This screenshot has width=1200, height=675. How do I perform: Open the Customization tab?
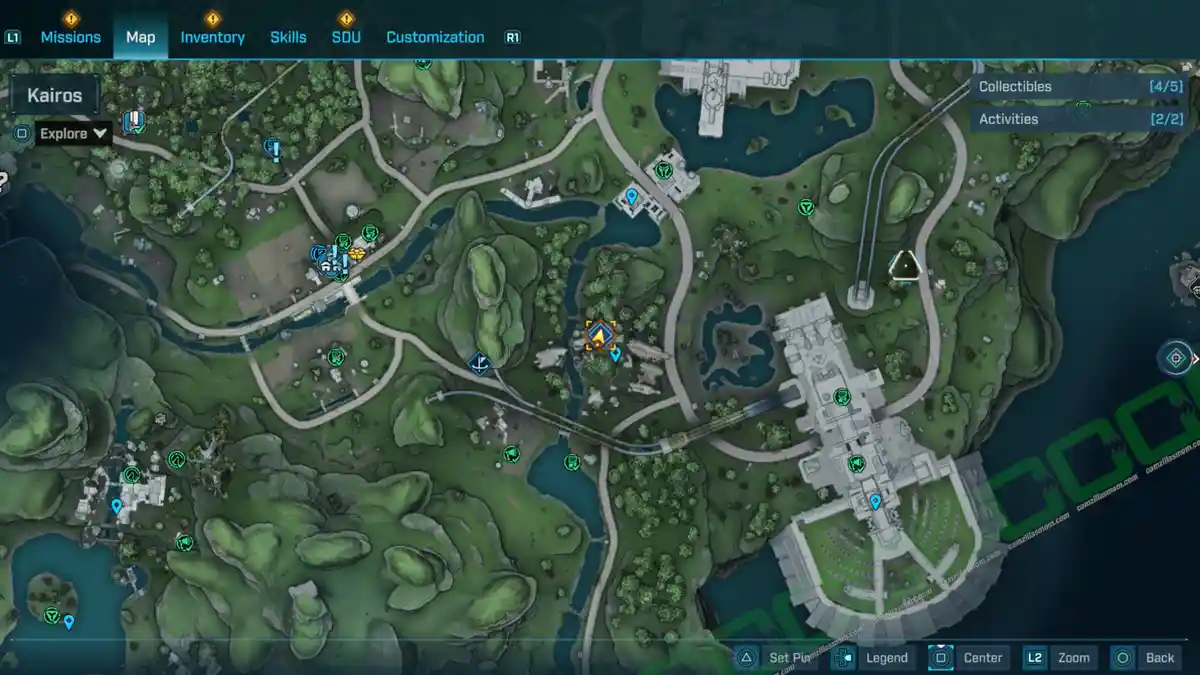click(x=435, y=37)
